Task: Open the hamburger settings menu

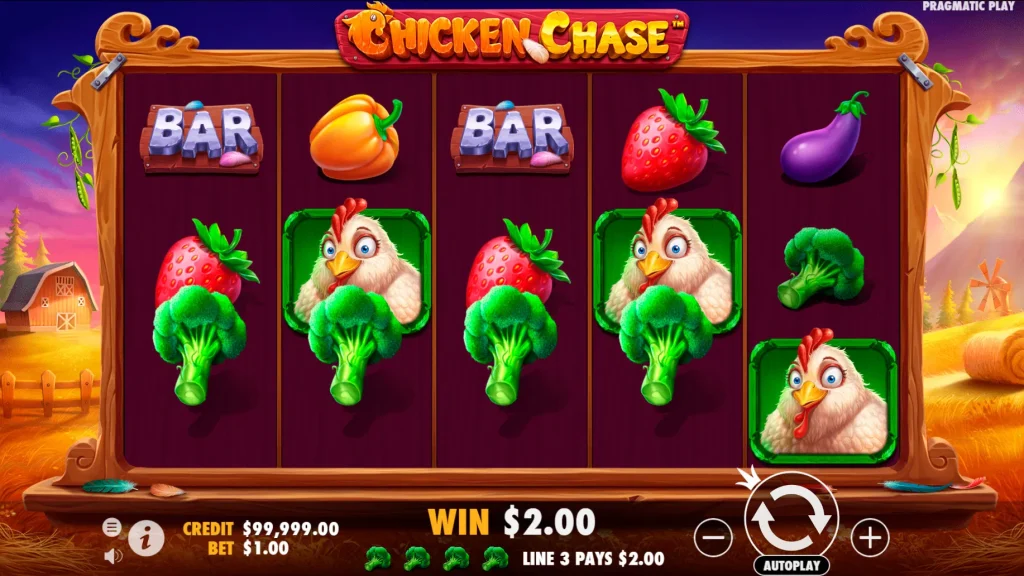Action: coord(112,527)
